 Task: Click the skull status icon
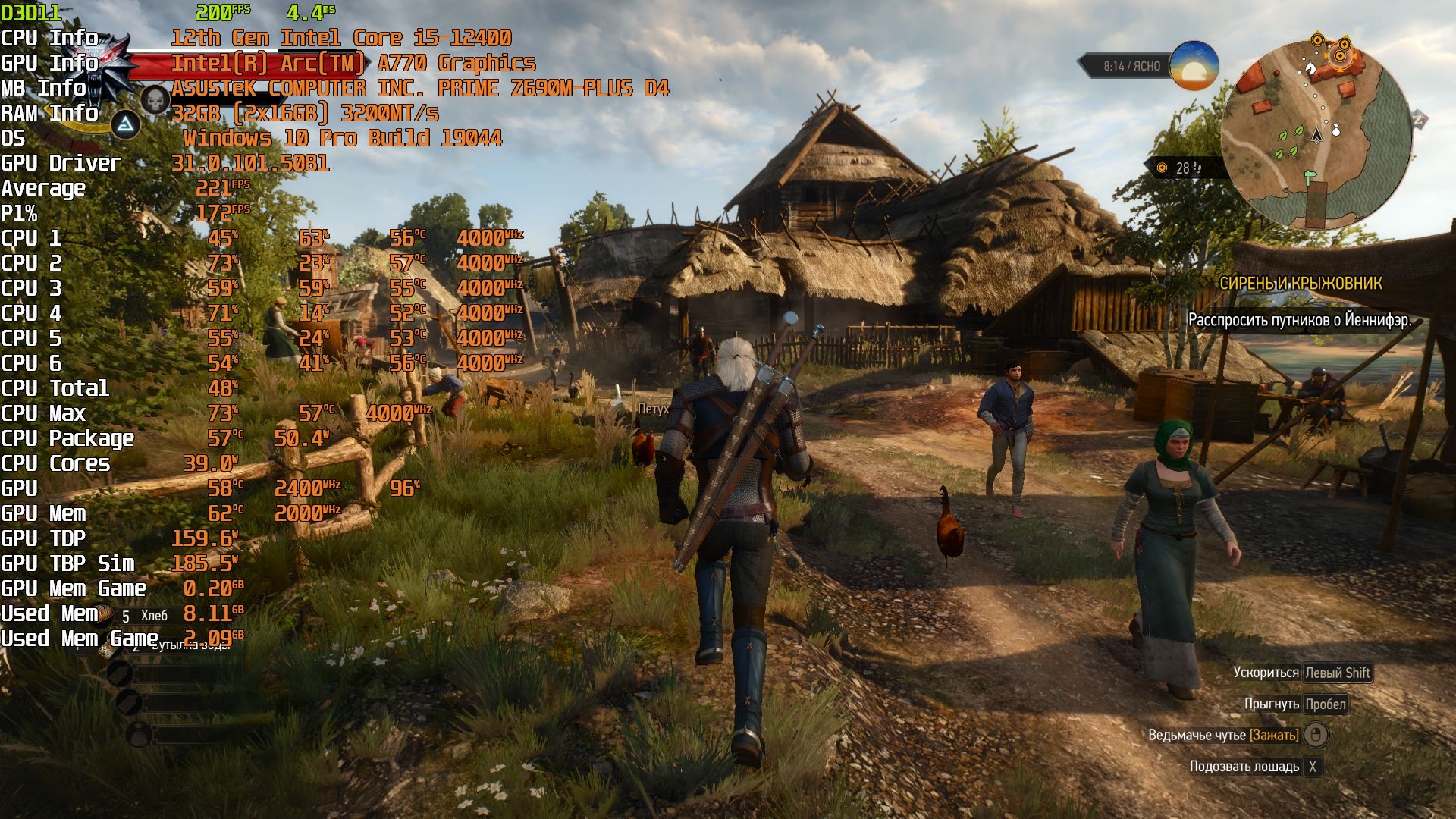click(155, 99)
